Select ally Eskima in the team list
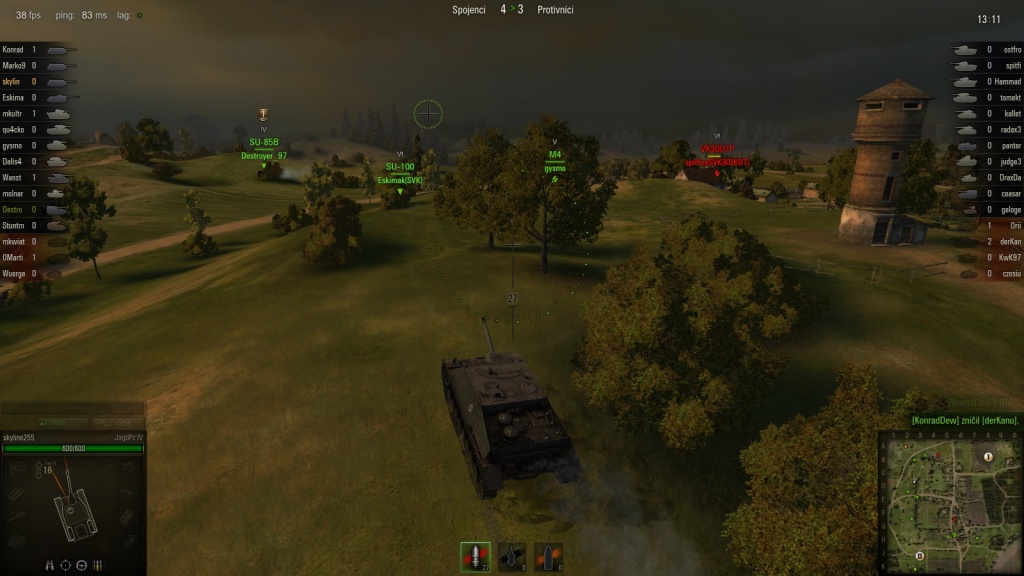This screenshot has height=576, width=1024. [x=14, y=97]
